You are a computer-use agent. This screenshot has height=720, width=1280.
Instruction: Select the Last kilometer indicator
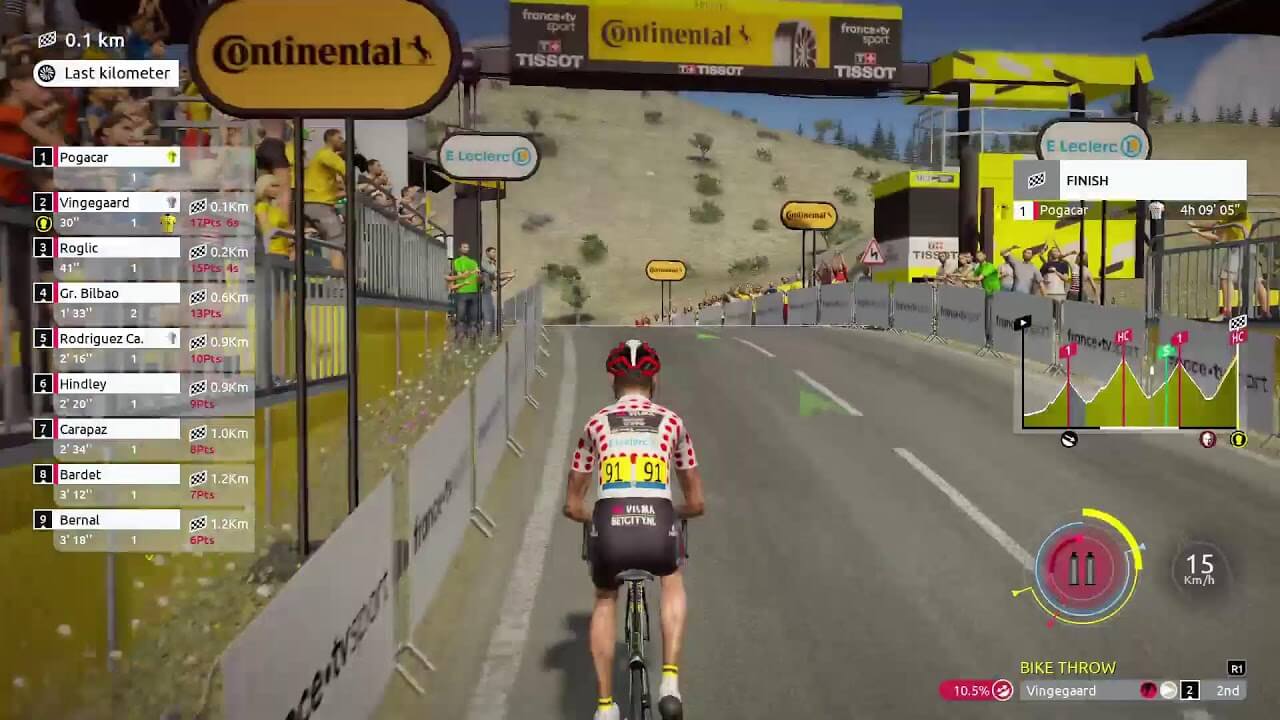point(106,73)
